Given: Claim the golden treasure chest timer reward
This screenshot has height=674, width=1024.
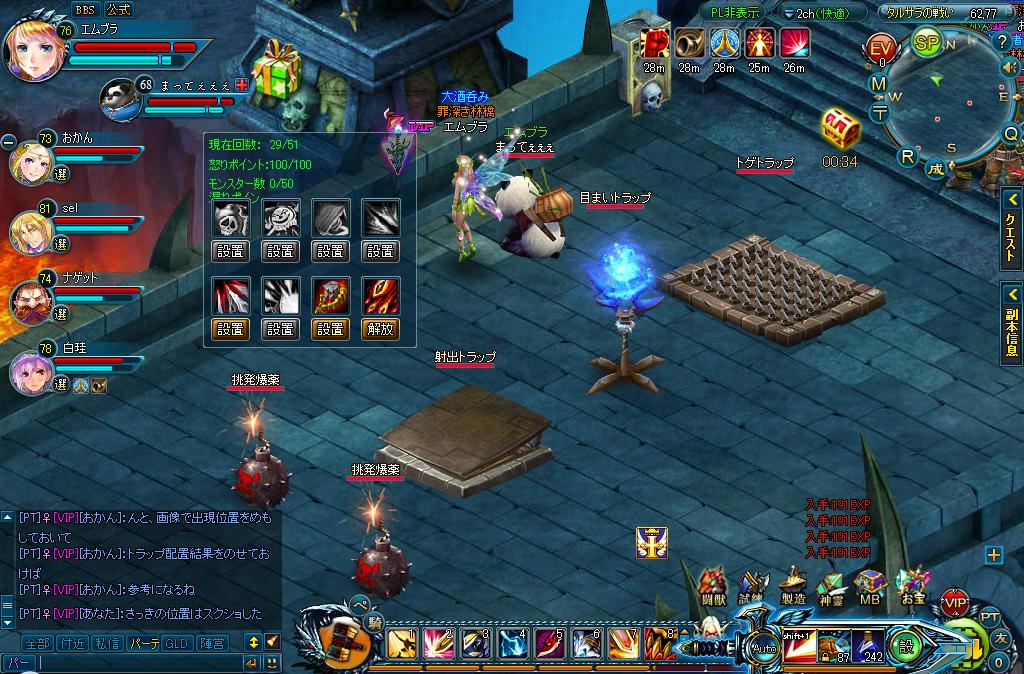Looking at the screenshot, I should click(840, 130).
